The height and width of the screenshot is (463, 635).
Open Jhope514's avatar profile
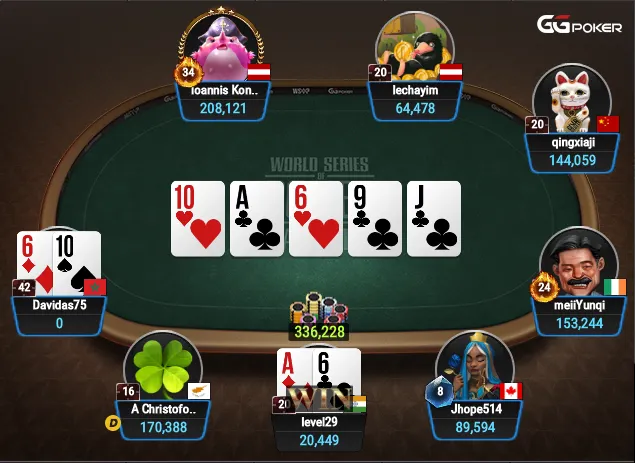tap(474, 365)
